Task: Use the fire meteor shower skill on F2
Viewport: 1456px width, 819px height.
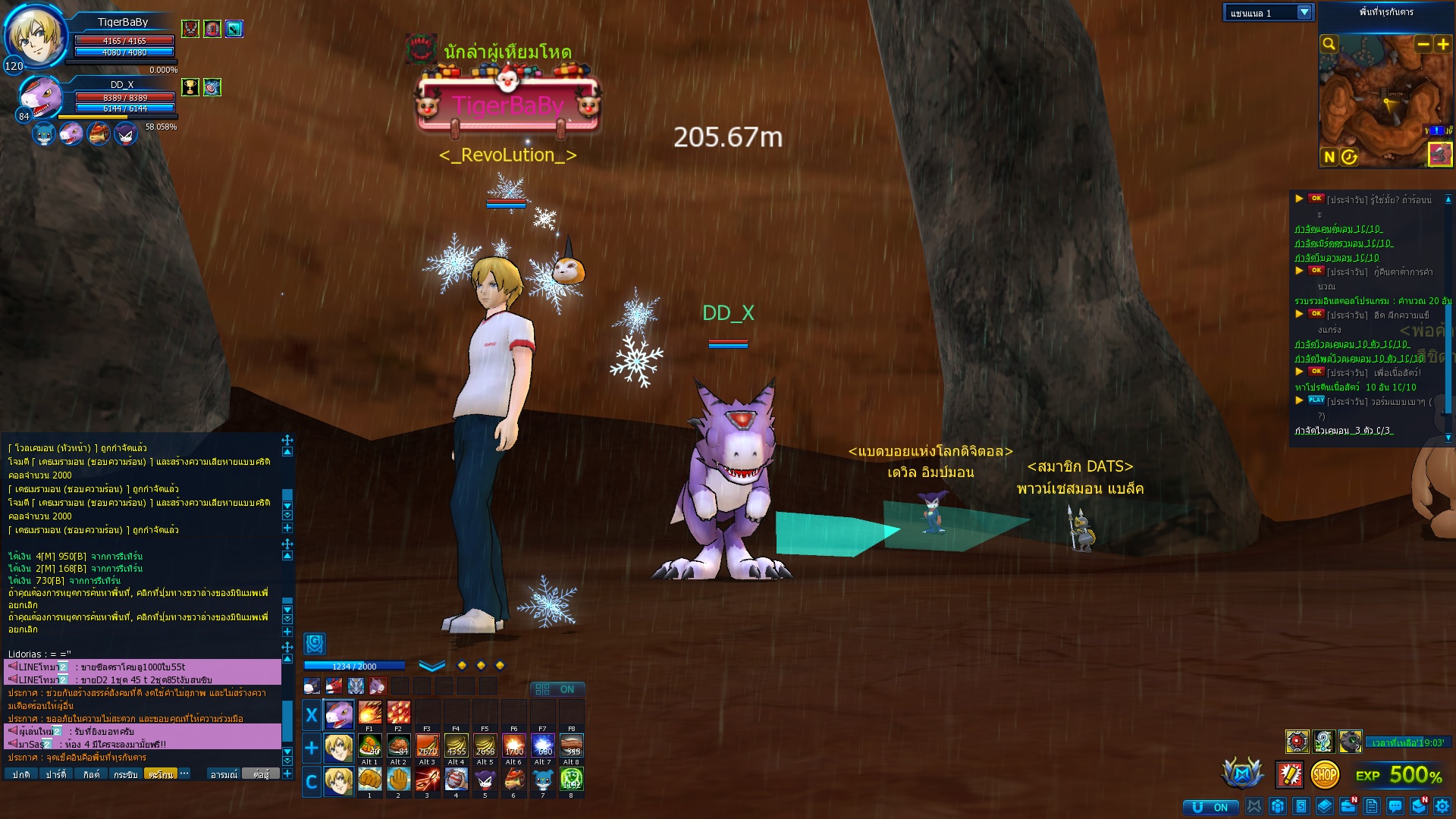Action: (x=398, y=713)
